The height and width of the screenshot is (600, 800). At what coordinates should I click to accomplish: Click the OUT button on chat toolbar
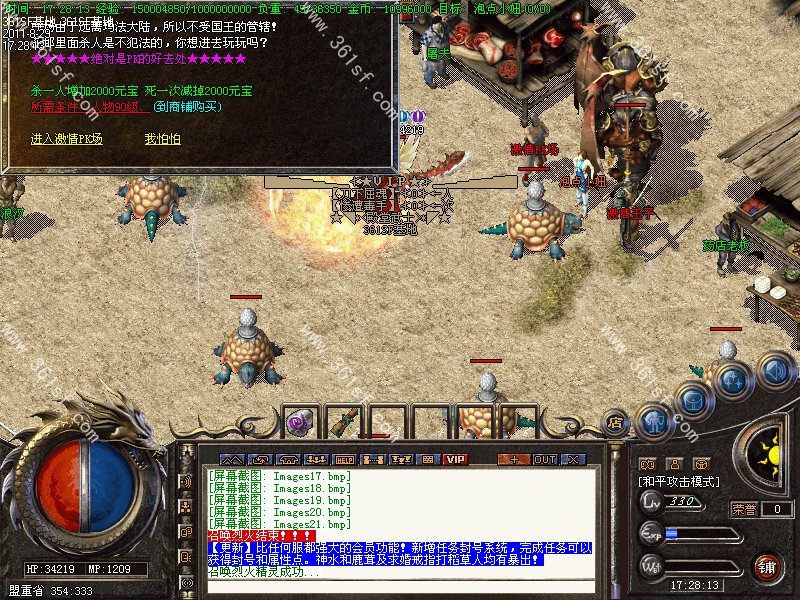(x=544, y=459)
